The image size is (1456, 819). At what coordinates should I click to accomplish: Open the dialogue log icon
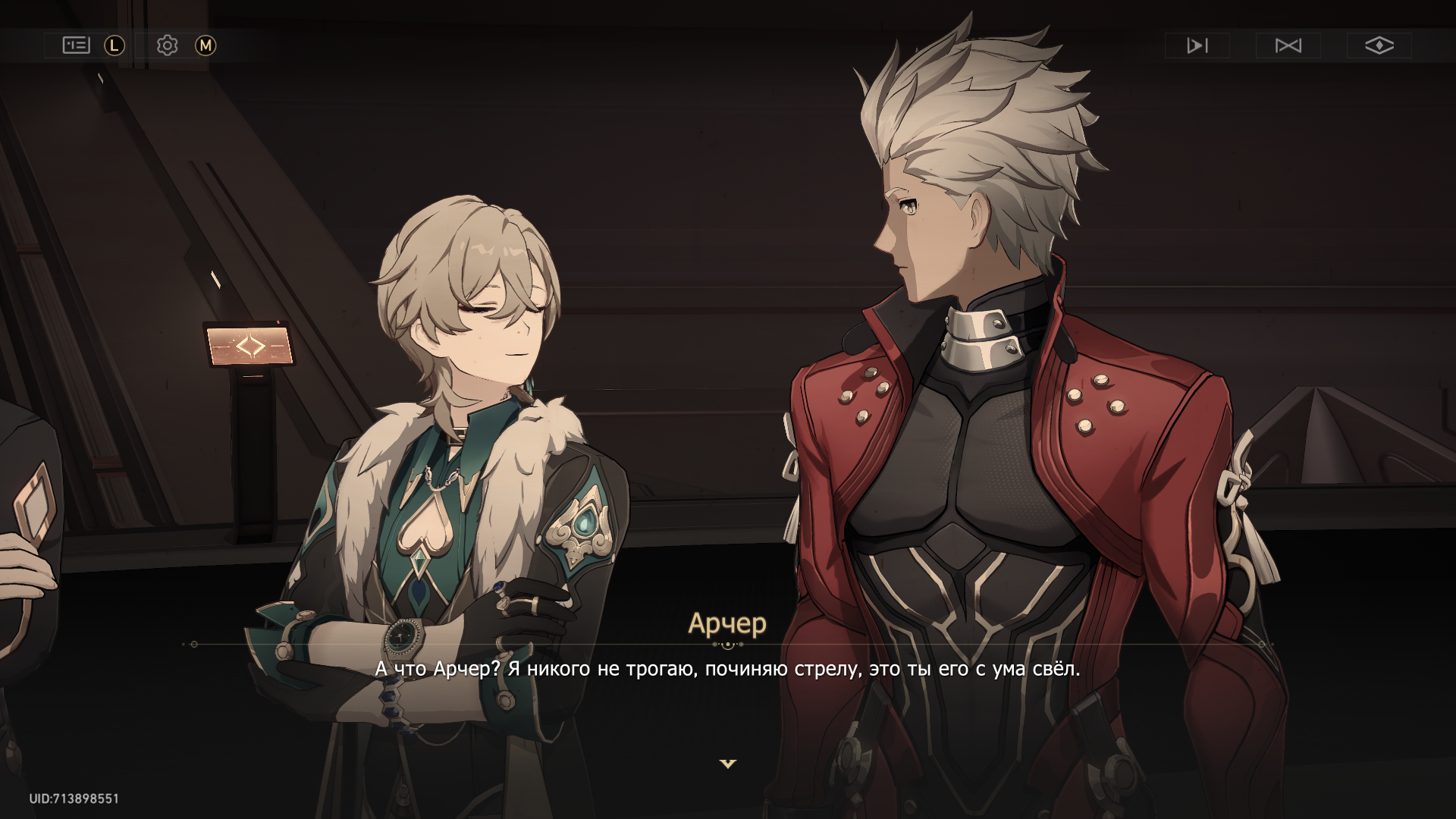tap(76, 45)
